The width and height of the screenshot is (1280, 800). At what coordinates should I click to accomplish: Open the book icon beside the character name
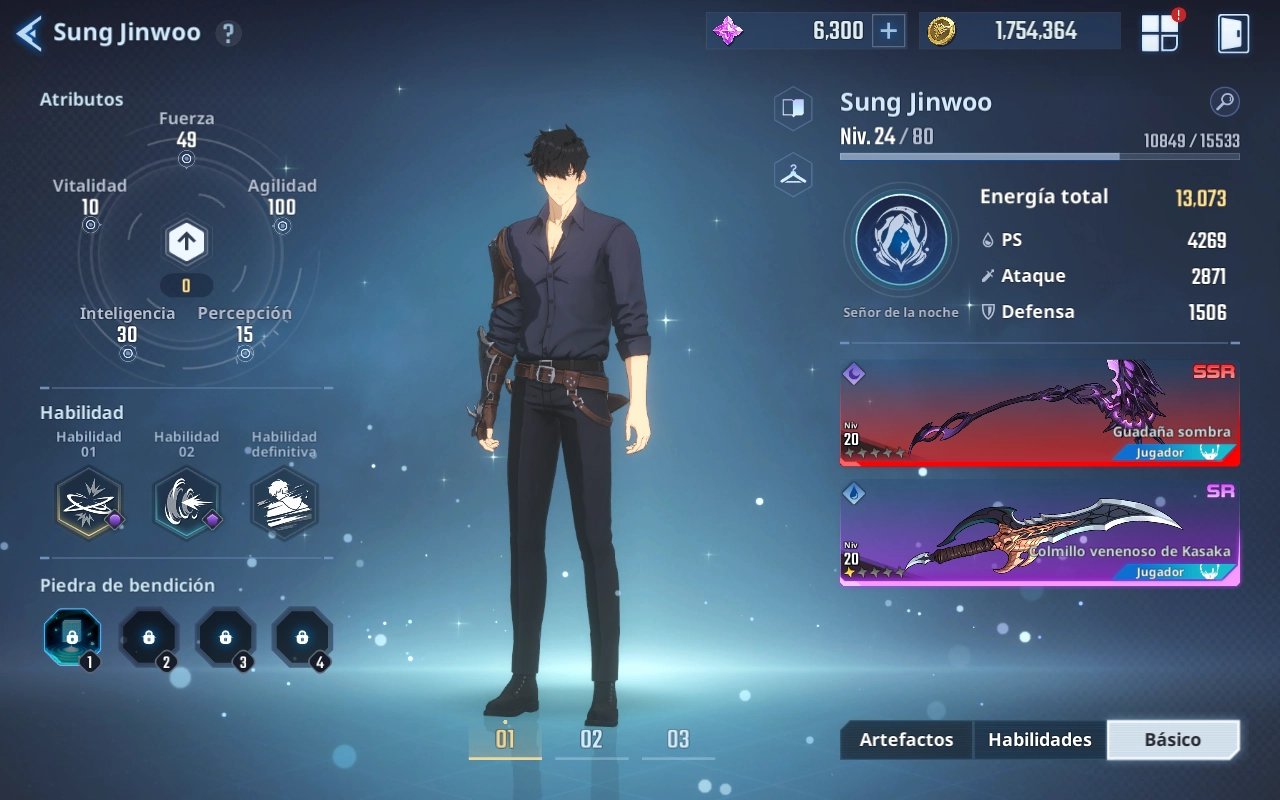click(x=793, y=108)
